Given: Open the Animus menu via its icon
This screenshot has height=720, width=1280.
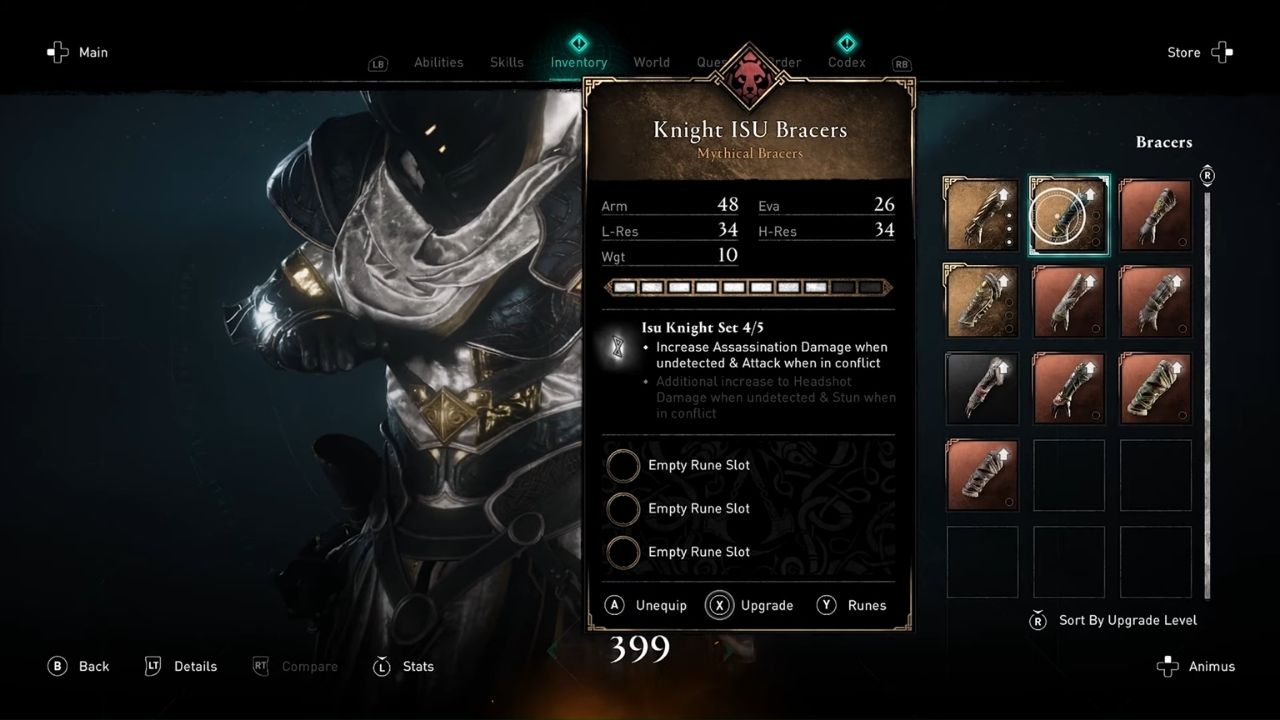Looking at the screenshot, I should (1167, 666).
